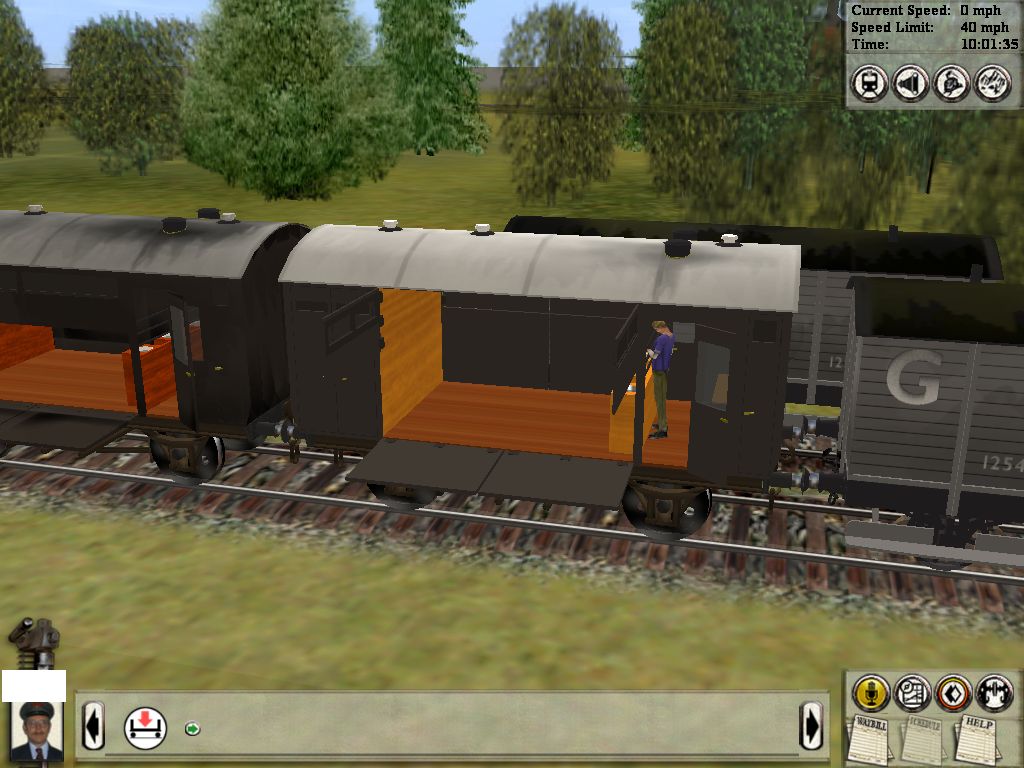Open the Schedule sheet
This screenshot has width=1024, height=768.
point(922,738)
